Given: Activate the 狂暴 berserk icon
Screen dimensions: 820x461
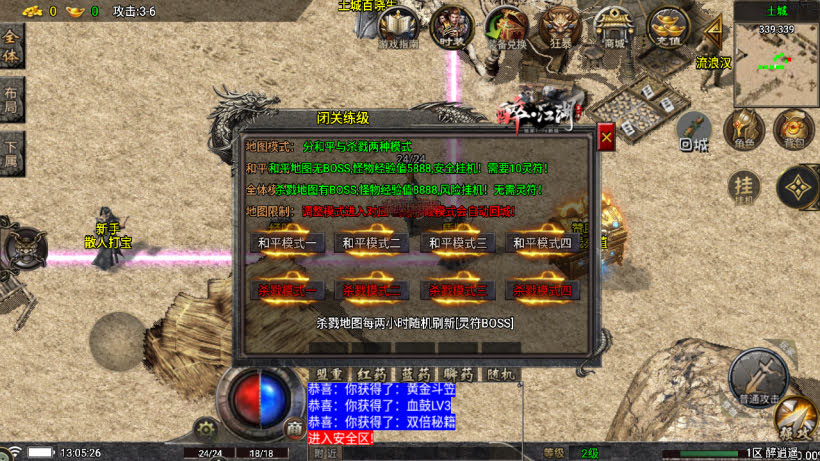Looking at the screenshot, I should [x=560, y=26].
